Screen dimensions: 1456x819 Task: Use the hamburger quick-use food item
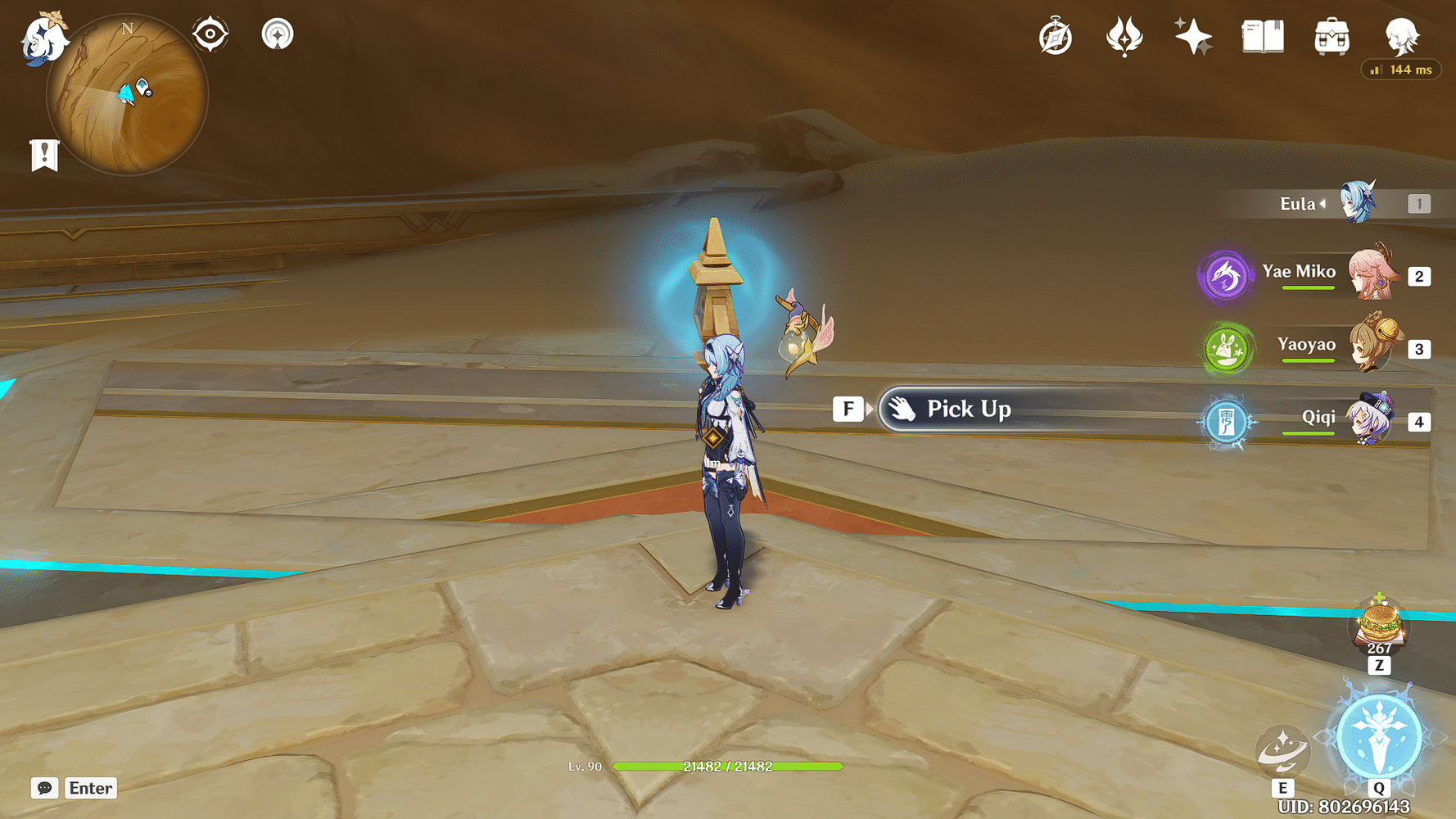(1380, 624)
